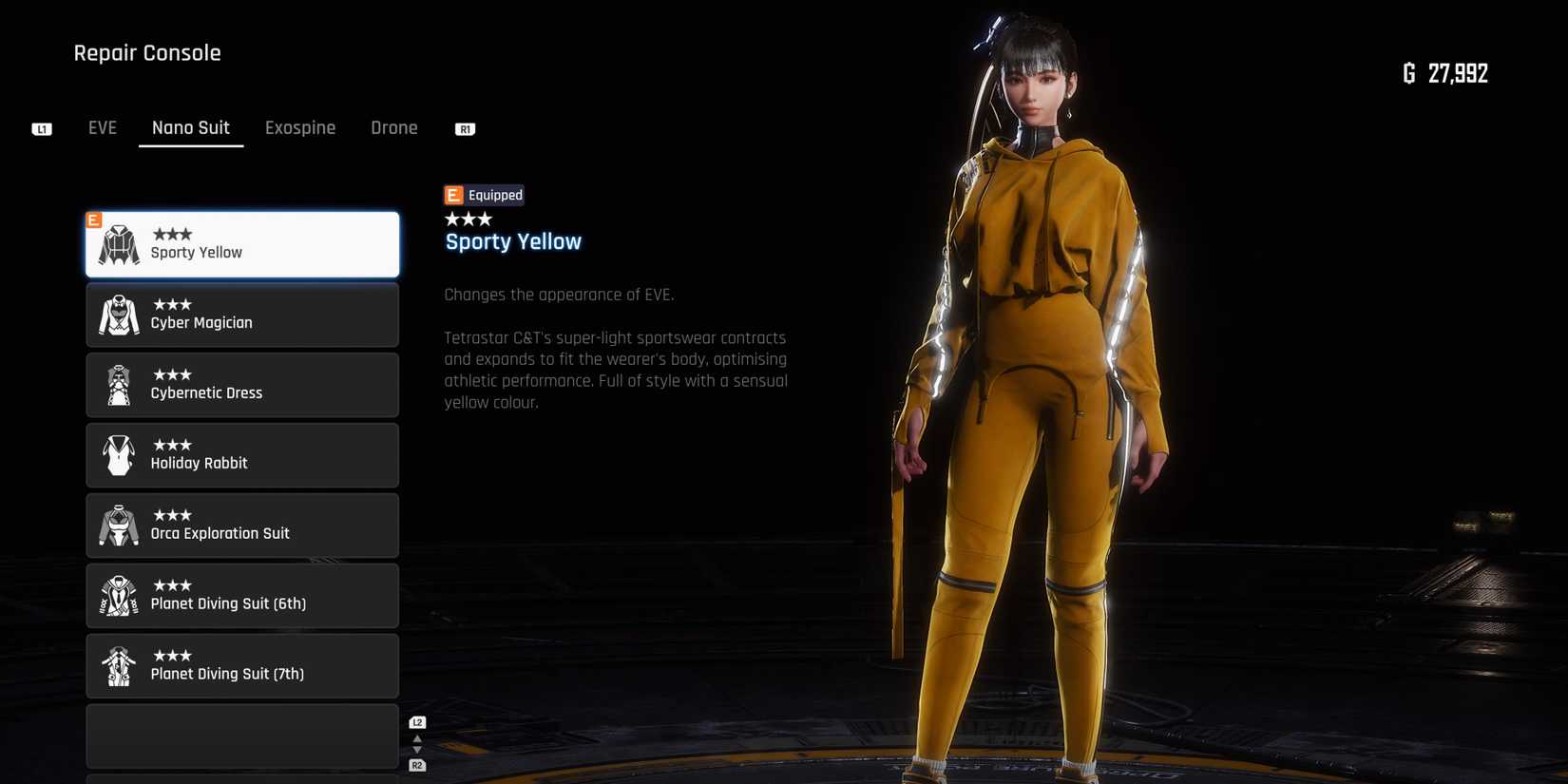1568x784 pixels.
Task: Click the three-star rating on Sporty Yellow
Action: [x=174, y=233]
